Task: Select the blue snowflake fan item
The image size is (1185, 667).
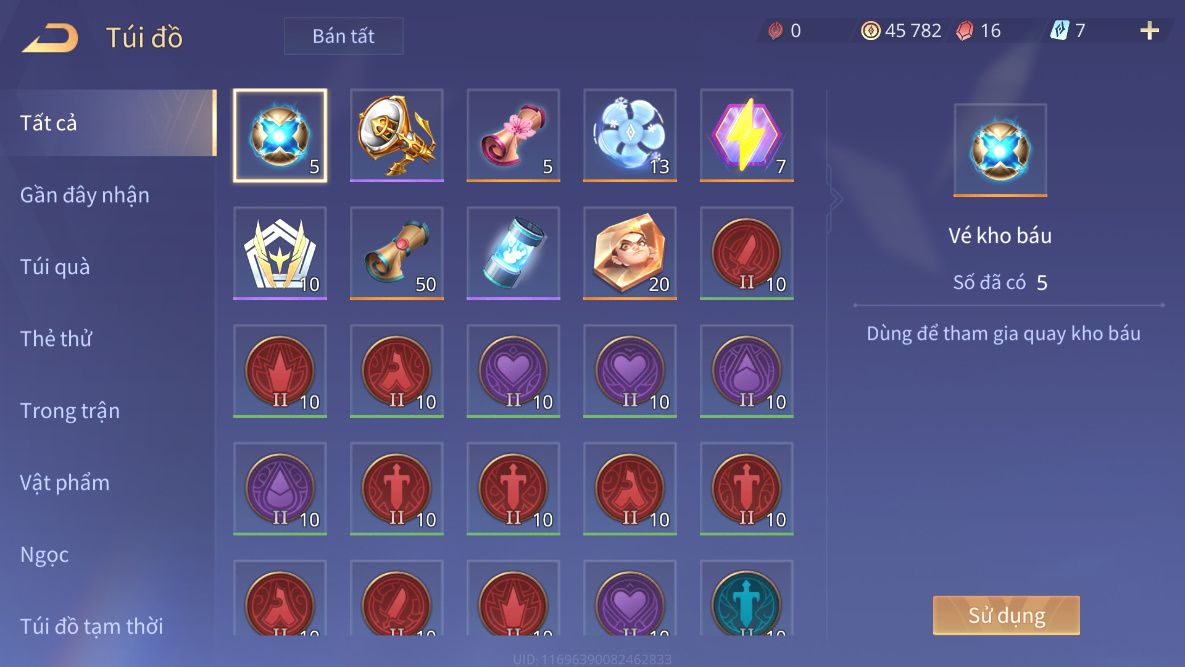Action: (x=630, y=135)
